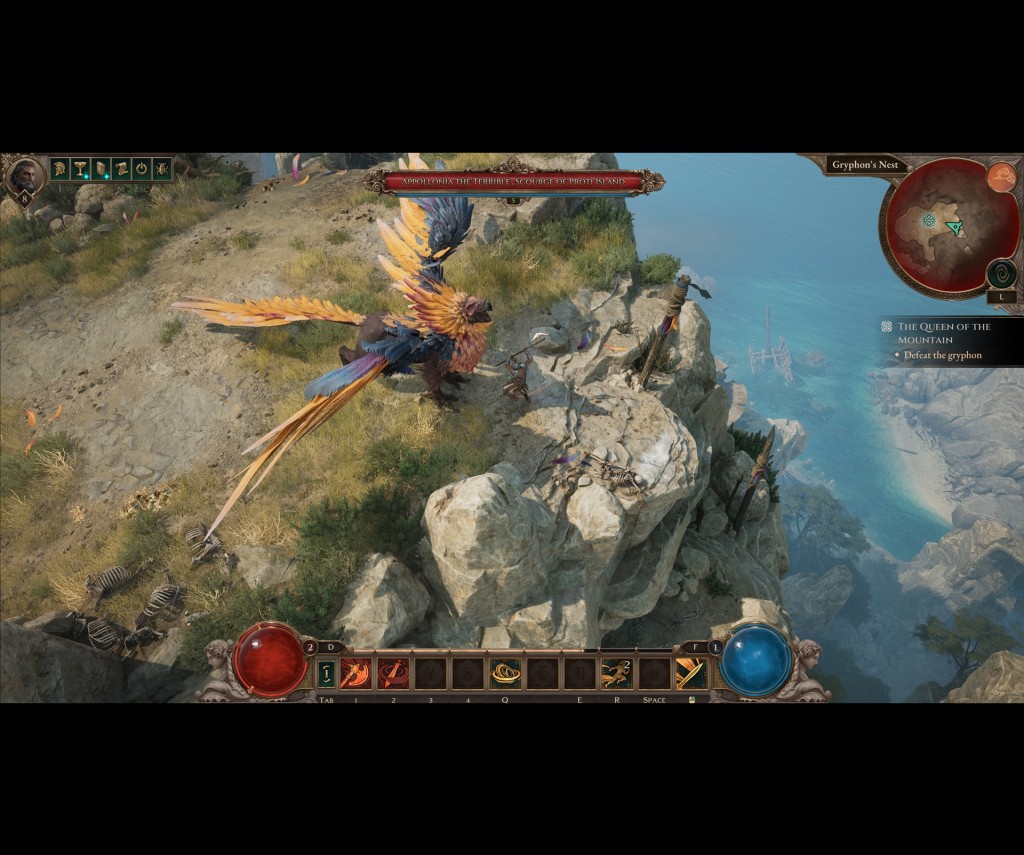
Task: Trigger the running figure dodge skill
Action: click(x=616, y=673)
